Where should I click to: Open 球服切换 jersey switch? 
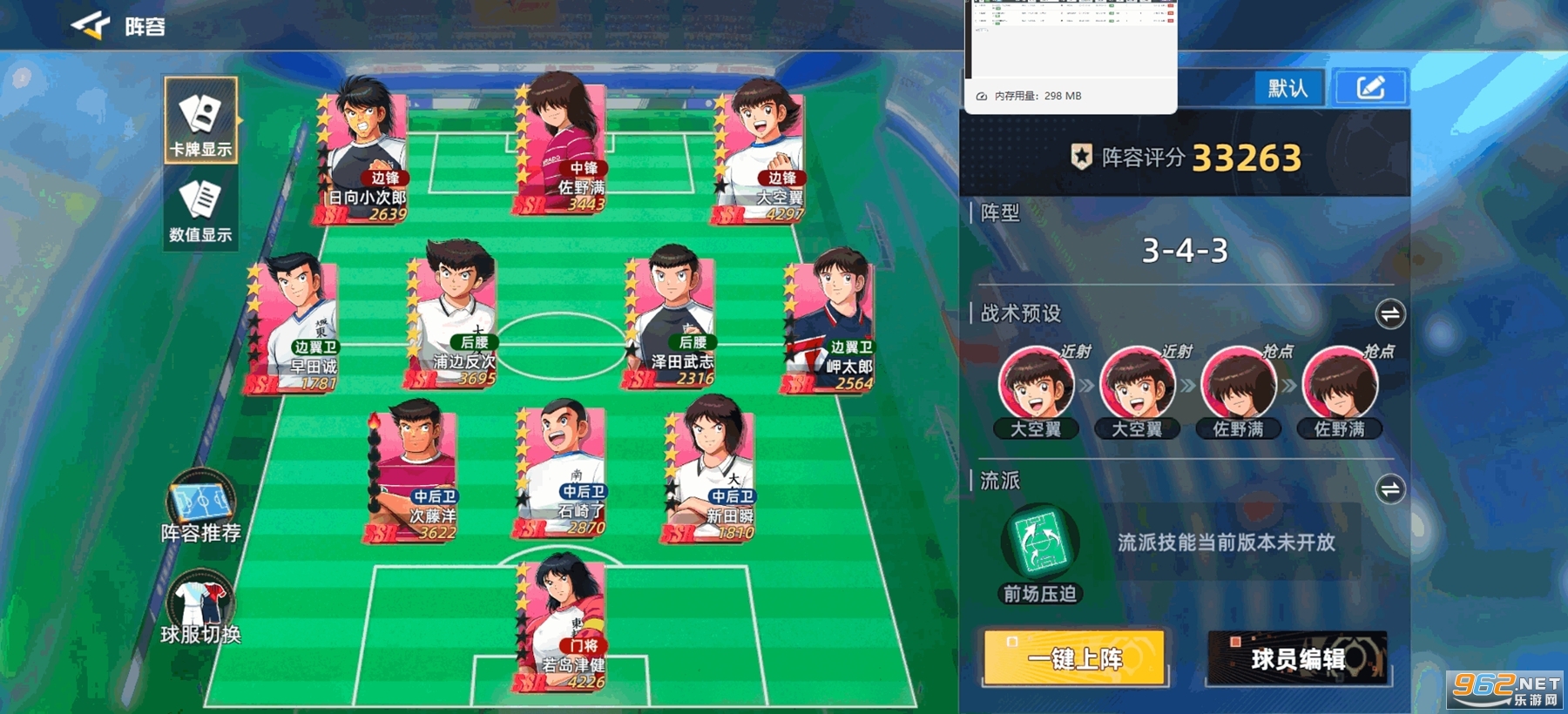tap(200, 608)
